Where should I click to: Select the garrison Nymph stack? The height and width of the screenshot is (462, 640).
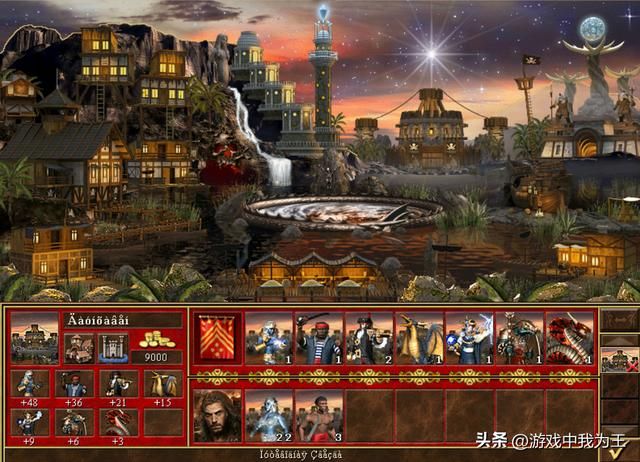[268, 340]
